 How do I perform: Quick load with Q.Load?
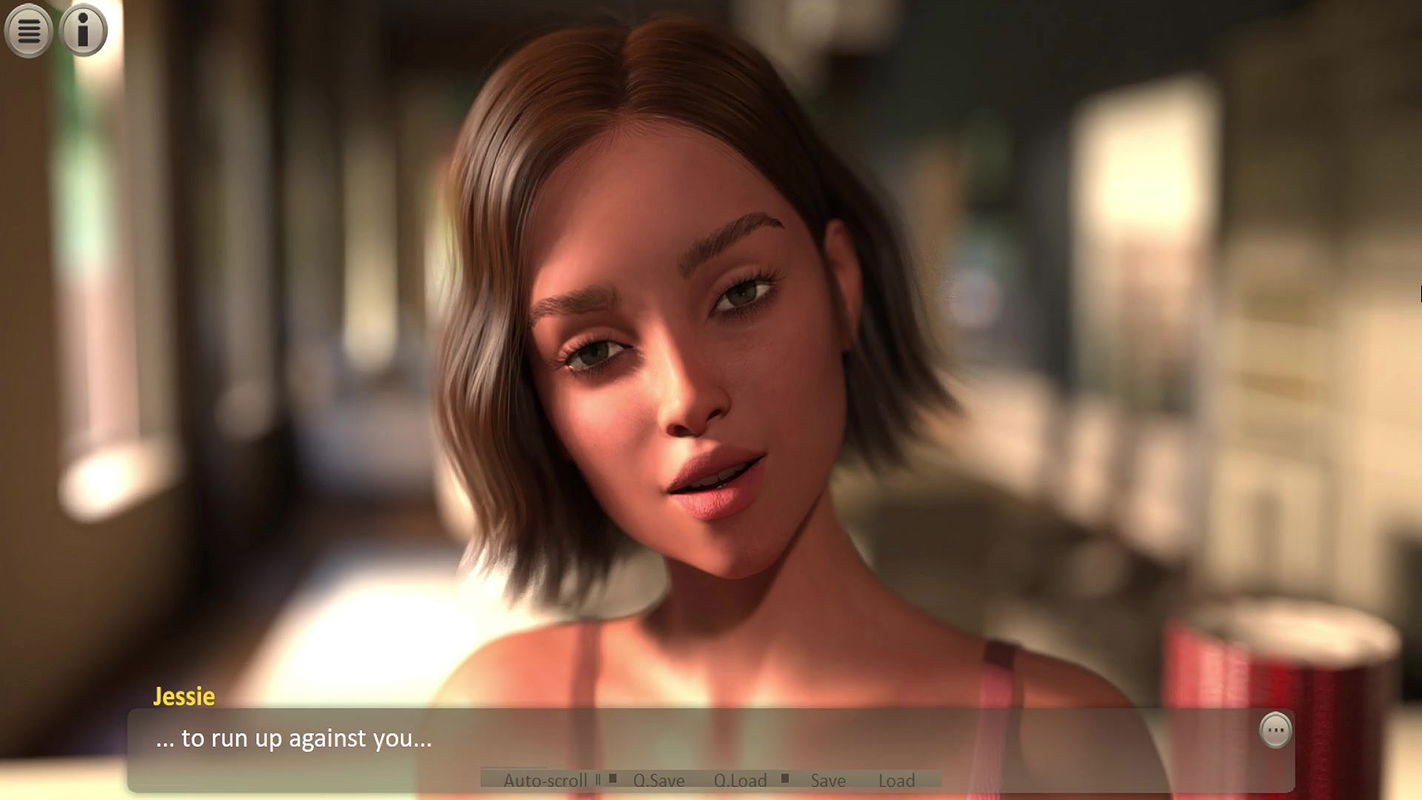[x=740, y=780]
